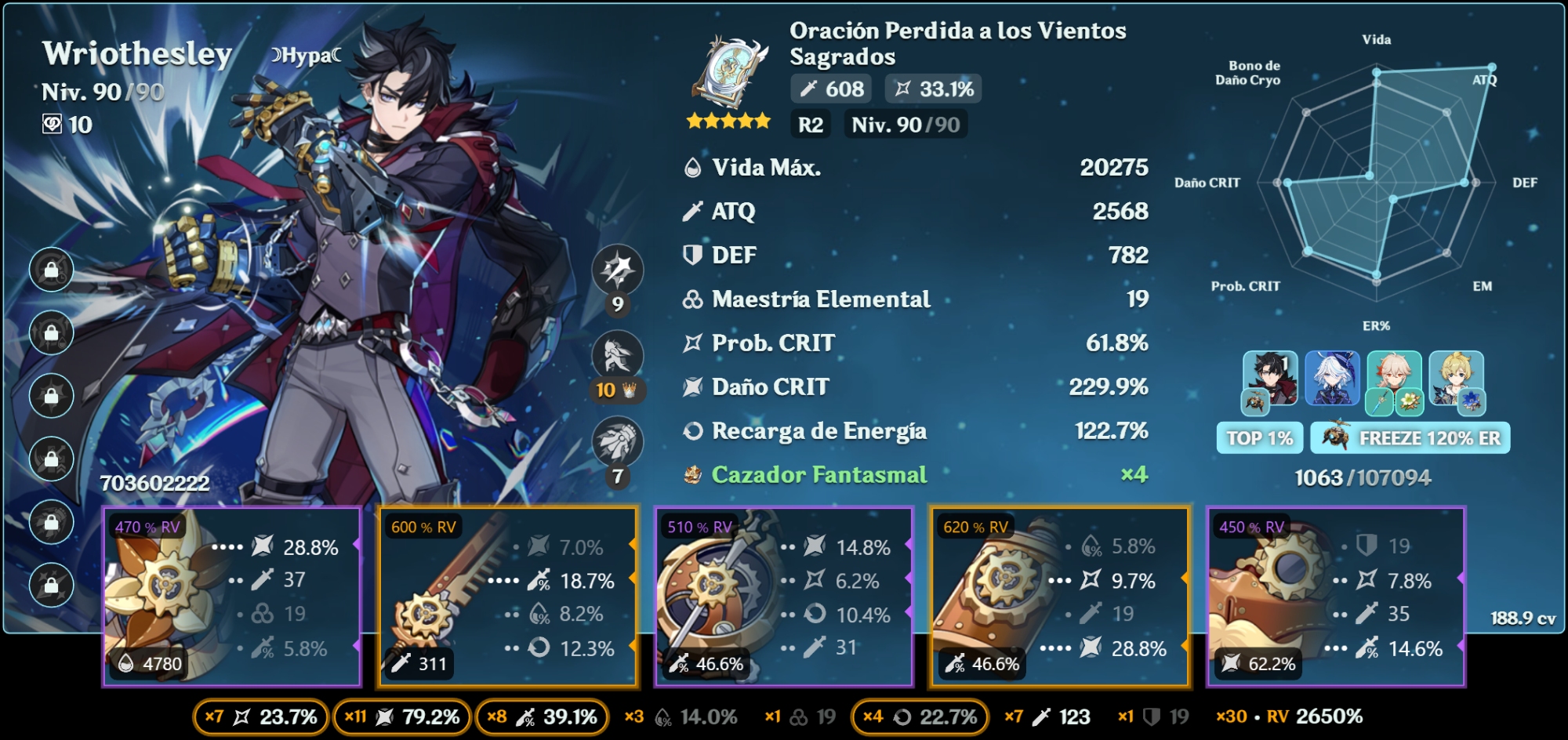The height and width of the screenshot is (740, 1568).
Task: Click the TOP 1% ranking badge
Action: (x=1259, y=438)
